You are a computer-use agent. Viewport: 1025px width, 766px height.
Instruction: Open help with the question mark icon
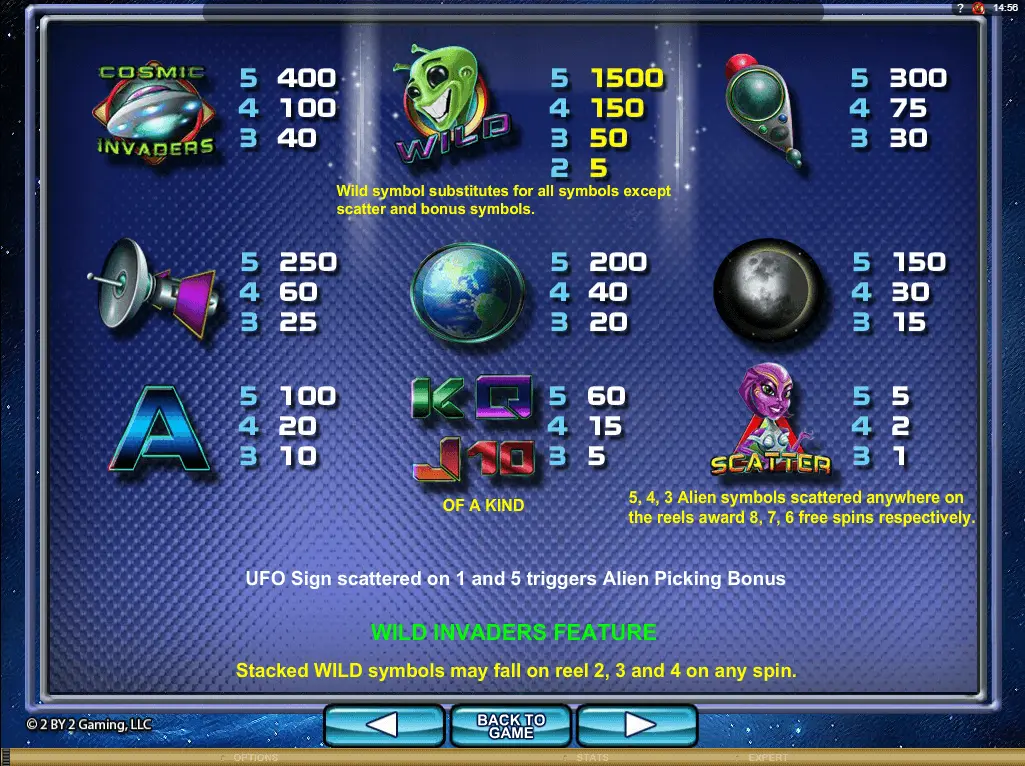click(x=960, y=8)
